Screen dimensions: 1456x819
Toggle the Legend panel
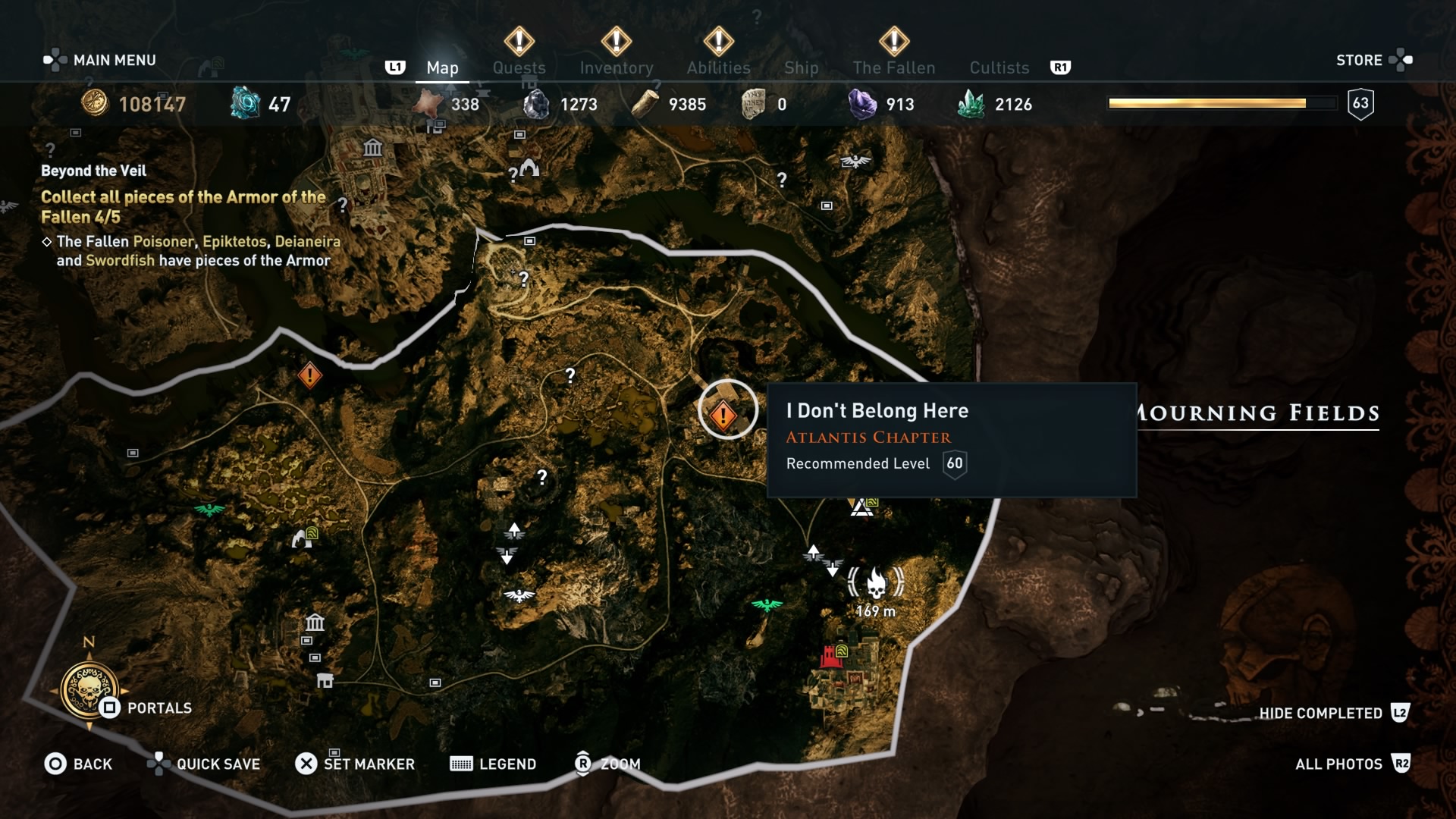493,764
